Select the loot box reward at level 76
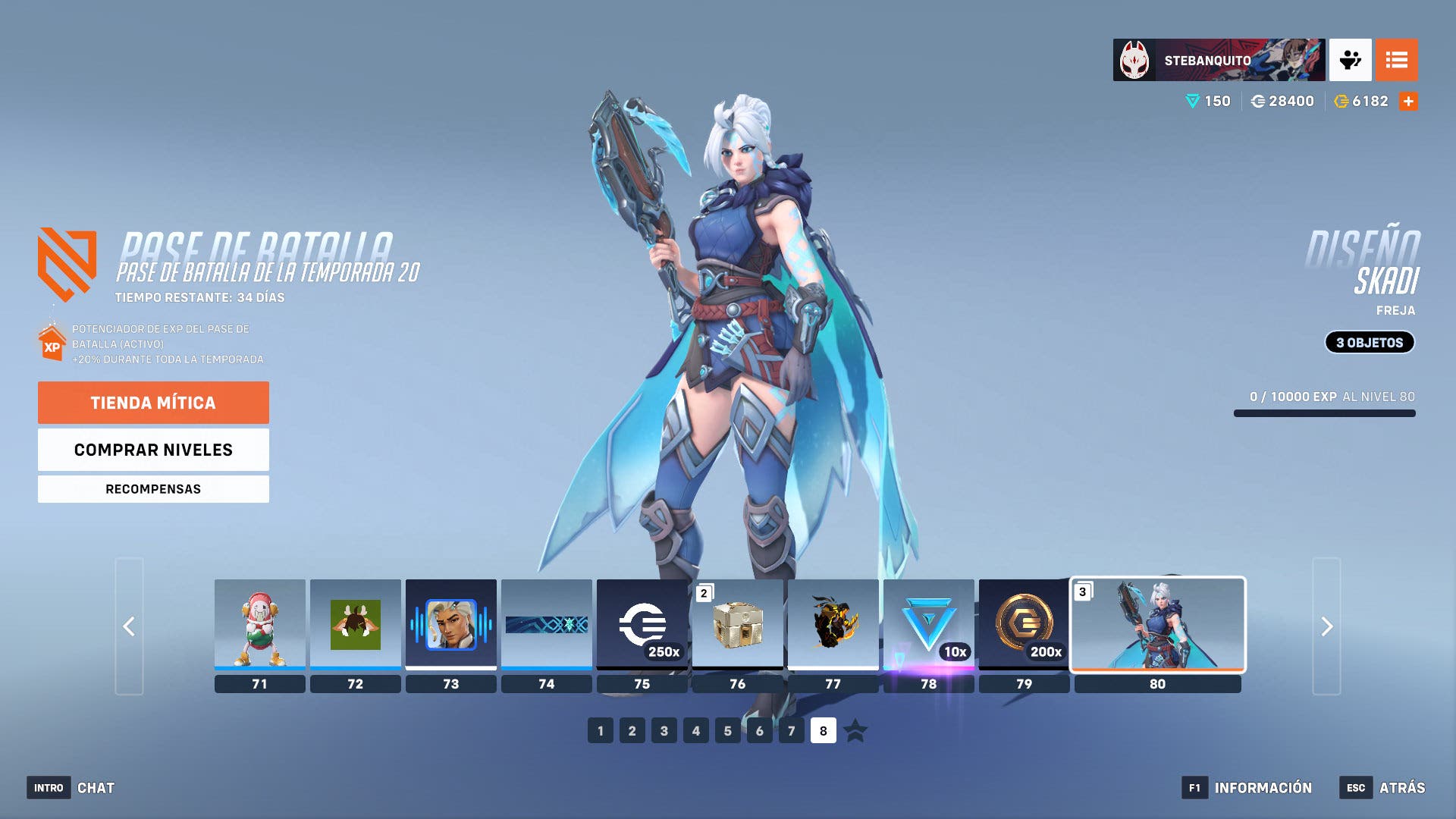This screenshot has height=819, width=1456. point(737,625)
